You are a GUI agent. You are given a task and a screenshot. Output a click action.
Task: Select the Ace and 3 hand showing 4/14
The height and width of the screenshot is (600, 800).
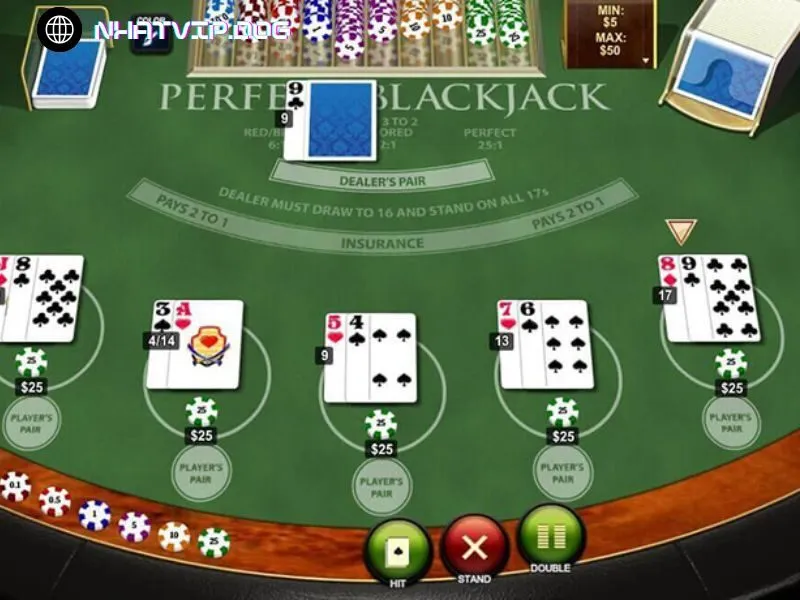[195, 344]
